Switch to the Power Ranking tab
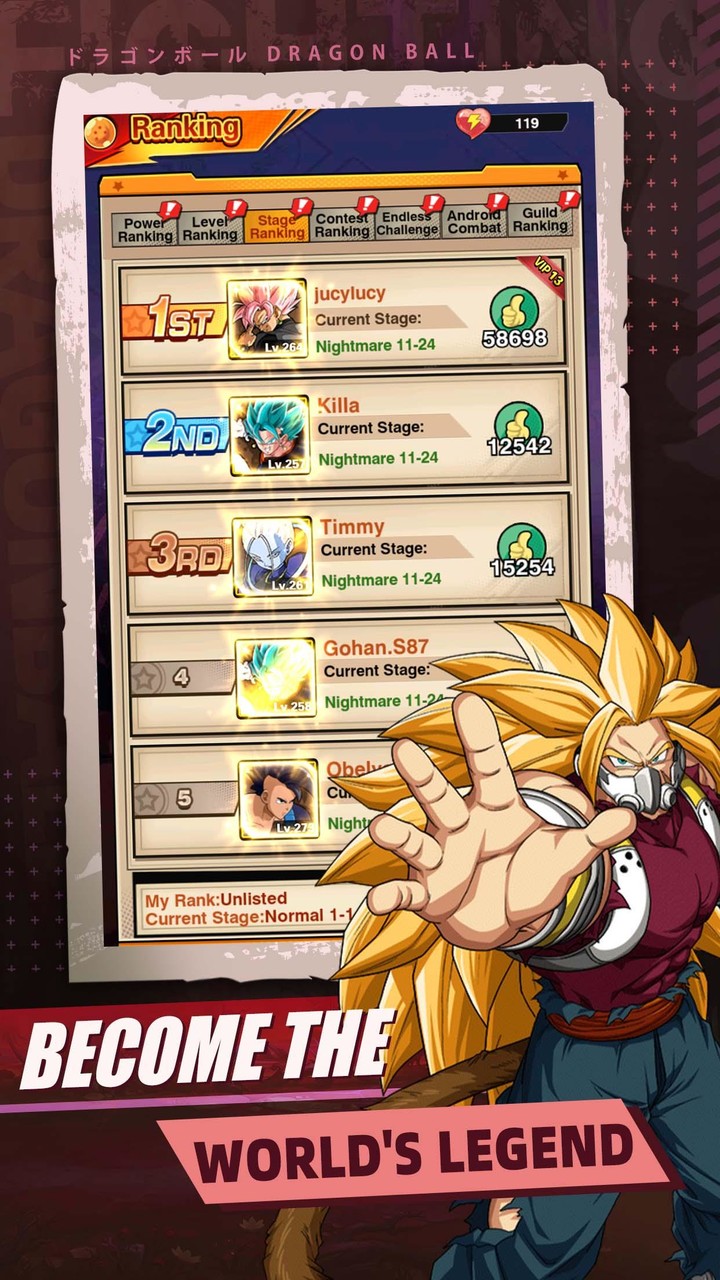This screenshot has height=1280, width=720. 145,229
